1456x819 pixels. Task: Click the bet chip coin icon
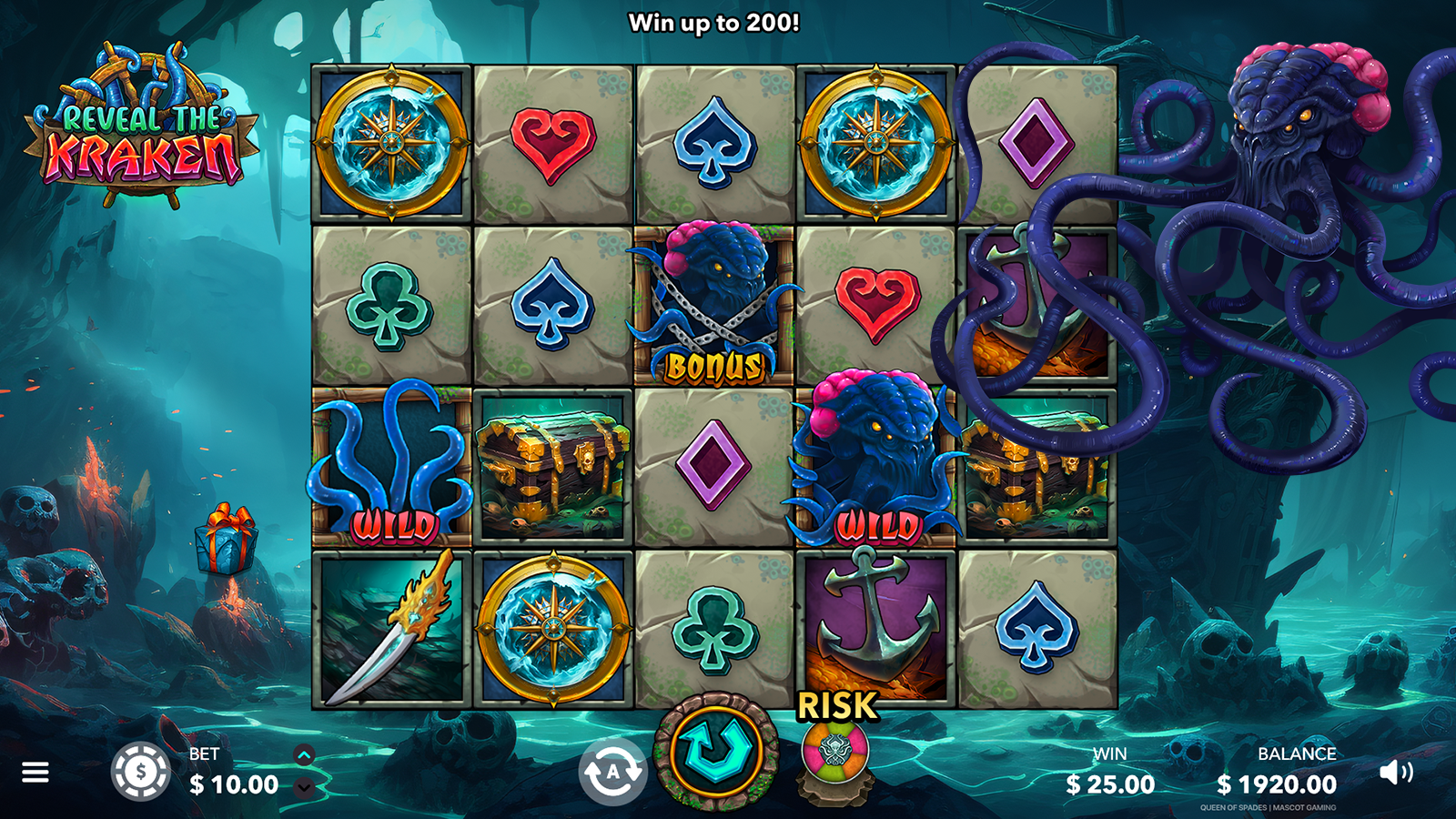click(140, 772)
